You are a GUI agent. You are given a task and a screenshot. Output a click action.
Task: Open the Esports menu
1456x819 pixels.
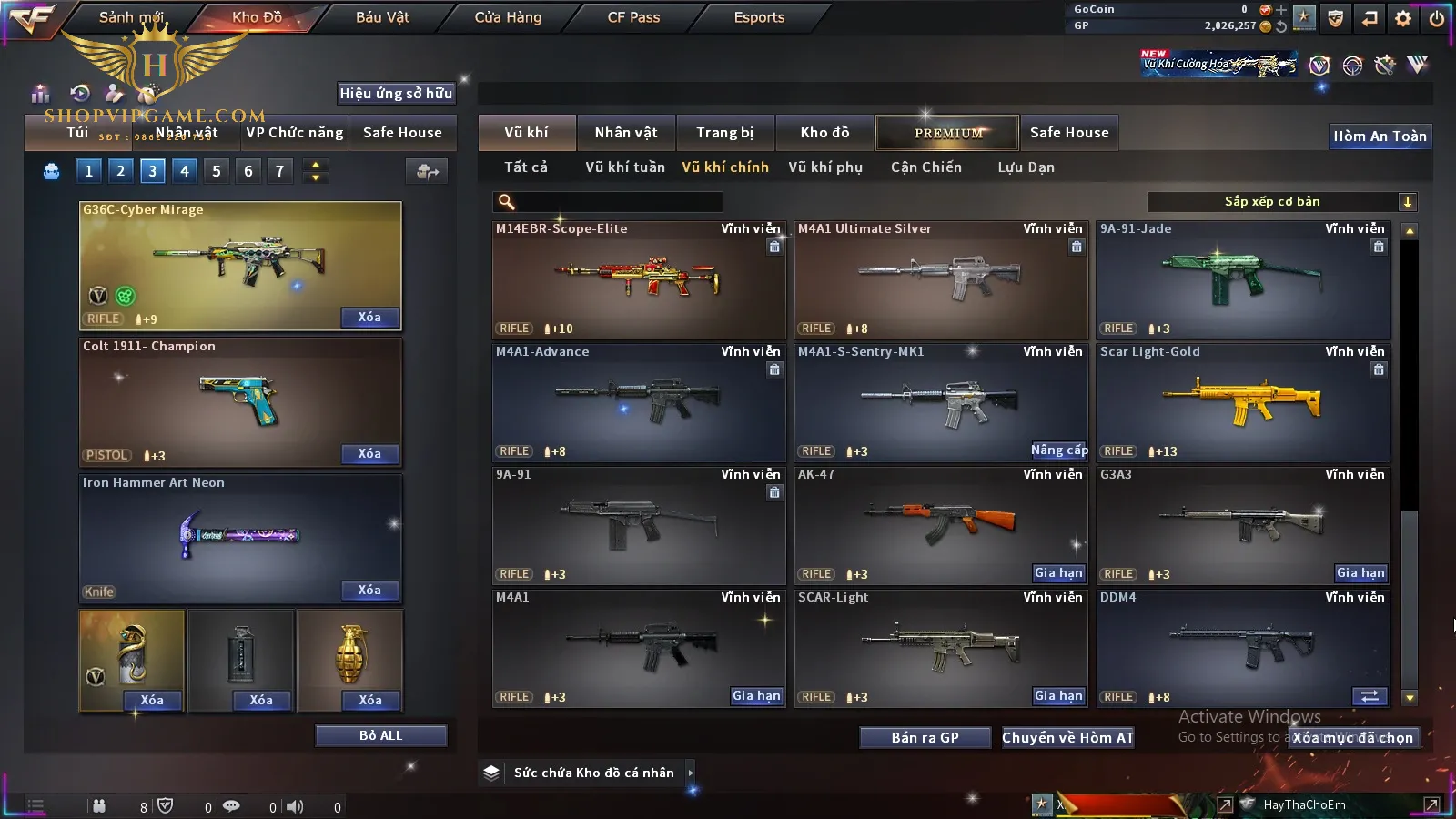(x=759, y=17)
